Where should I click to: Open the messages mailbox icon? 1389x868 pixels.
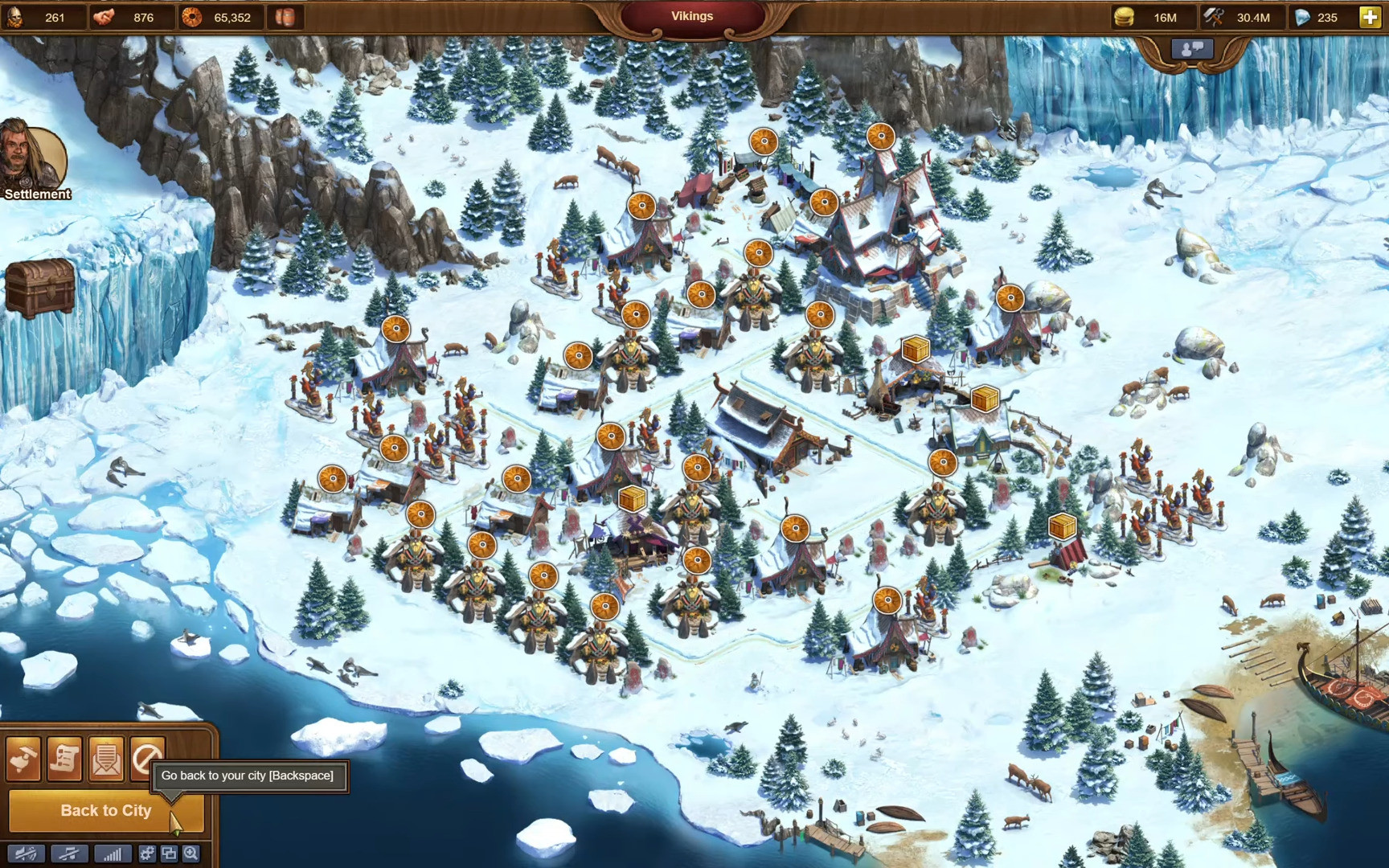104,759
